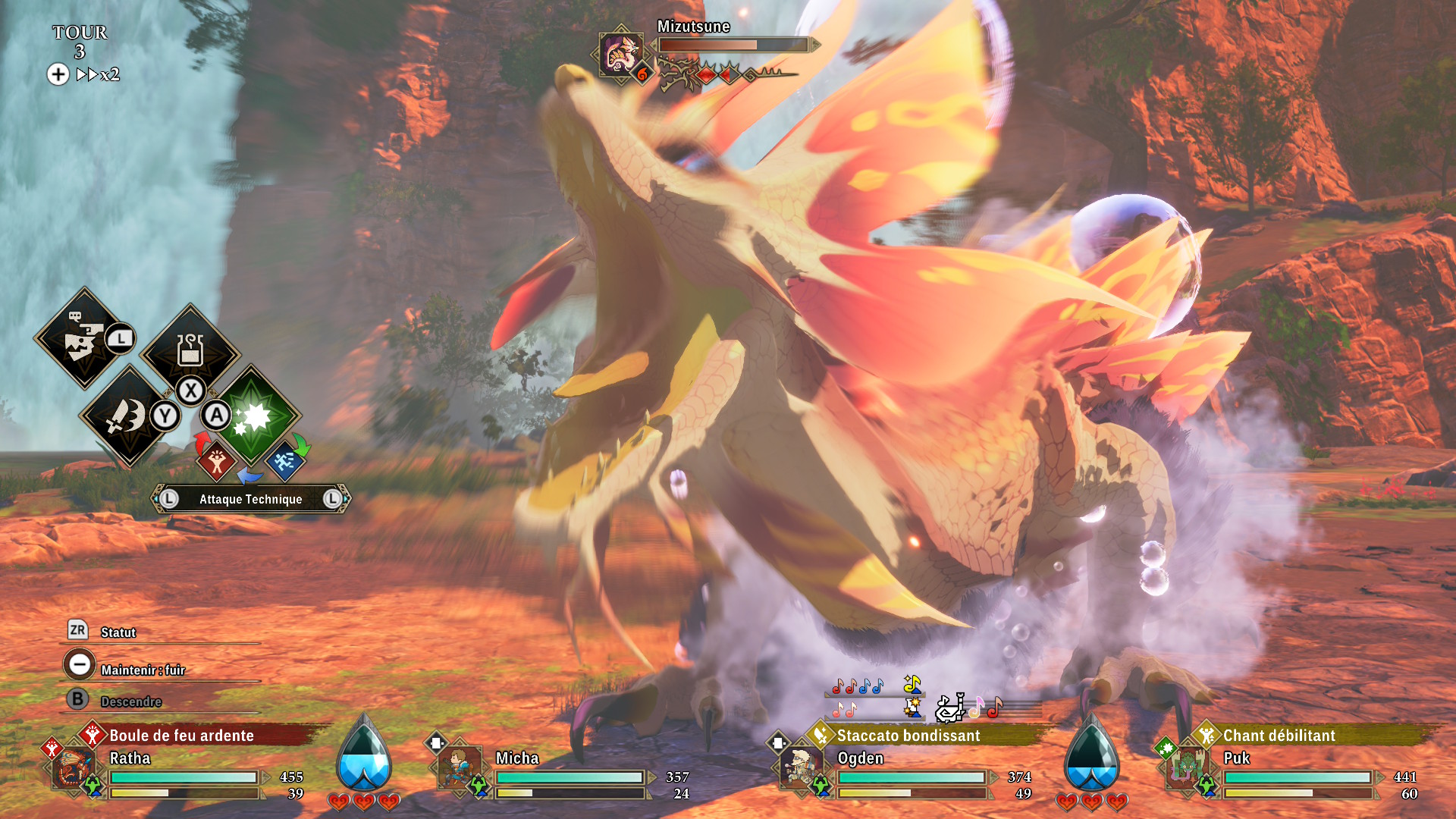
Task: Switch to the red Power attack type
Action: (217, 462)
